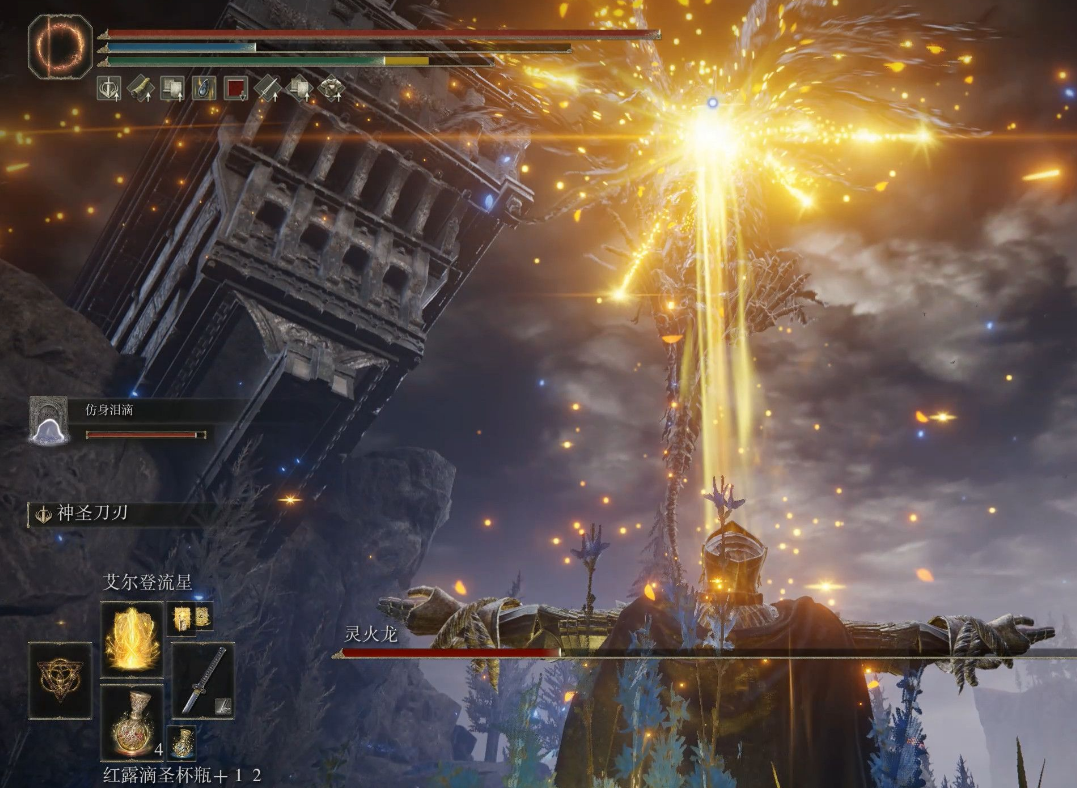
Task: Click the blue teardrop buff icon
Action: 203,88
